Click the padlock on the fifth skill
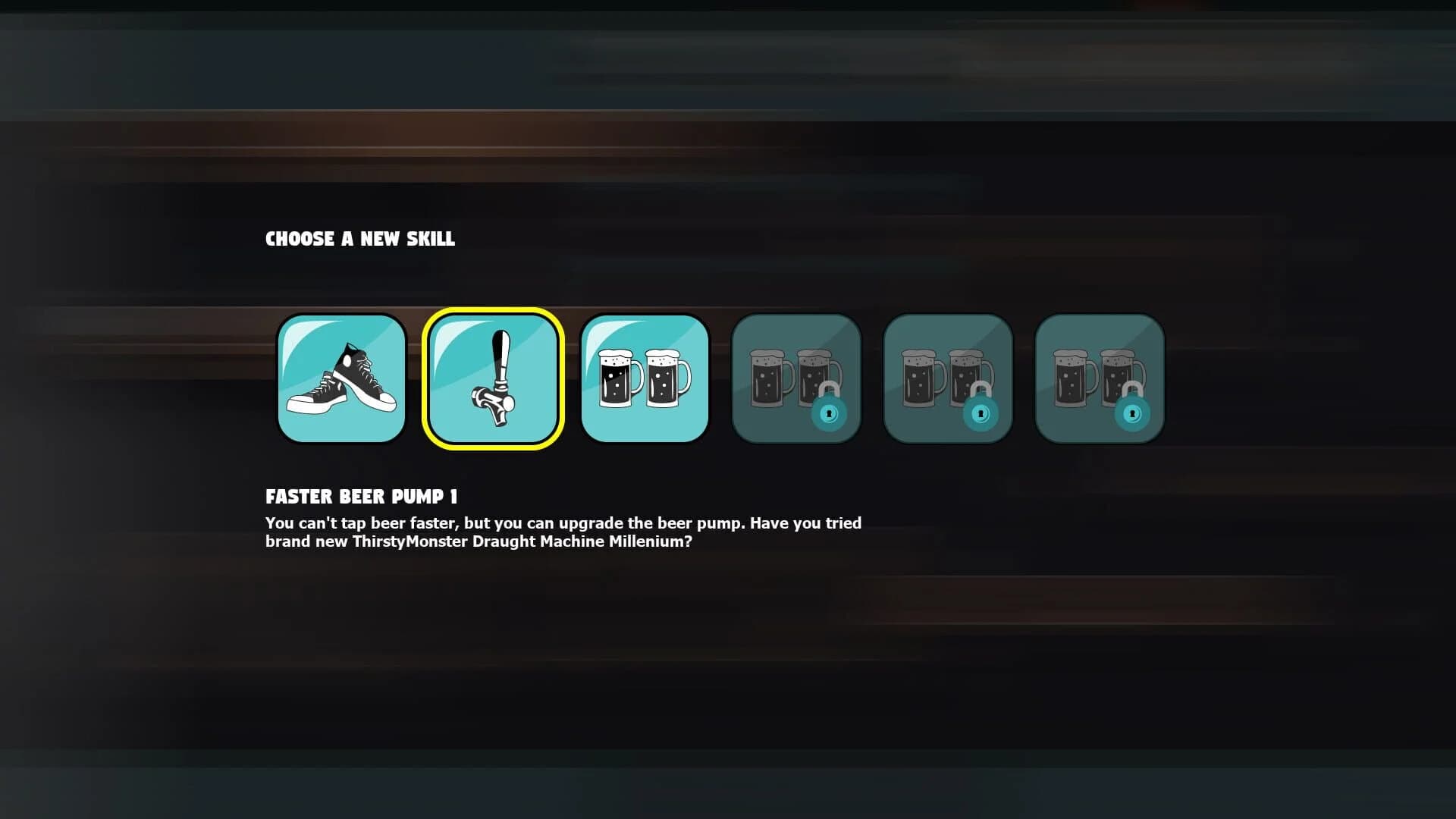Viewport: 1456px width, 819px height. point(981,414)
